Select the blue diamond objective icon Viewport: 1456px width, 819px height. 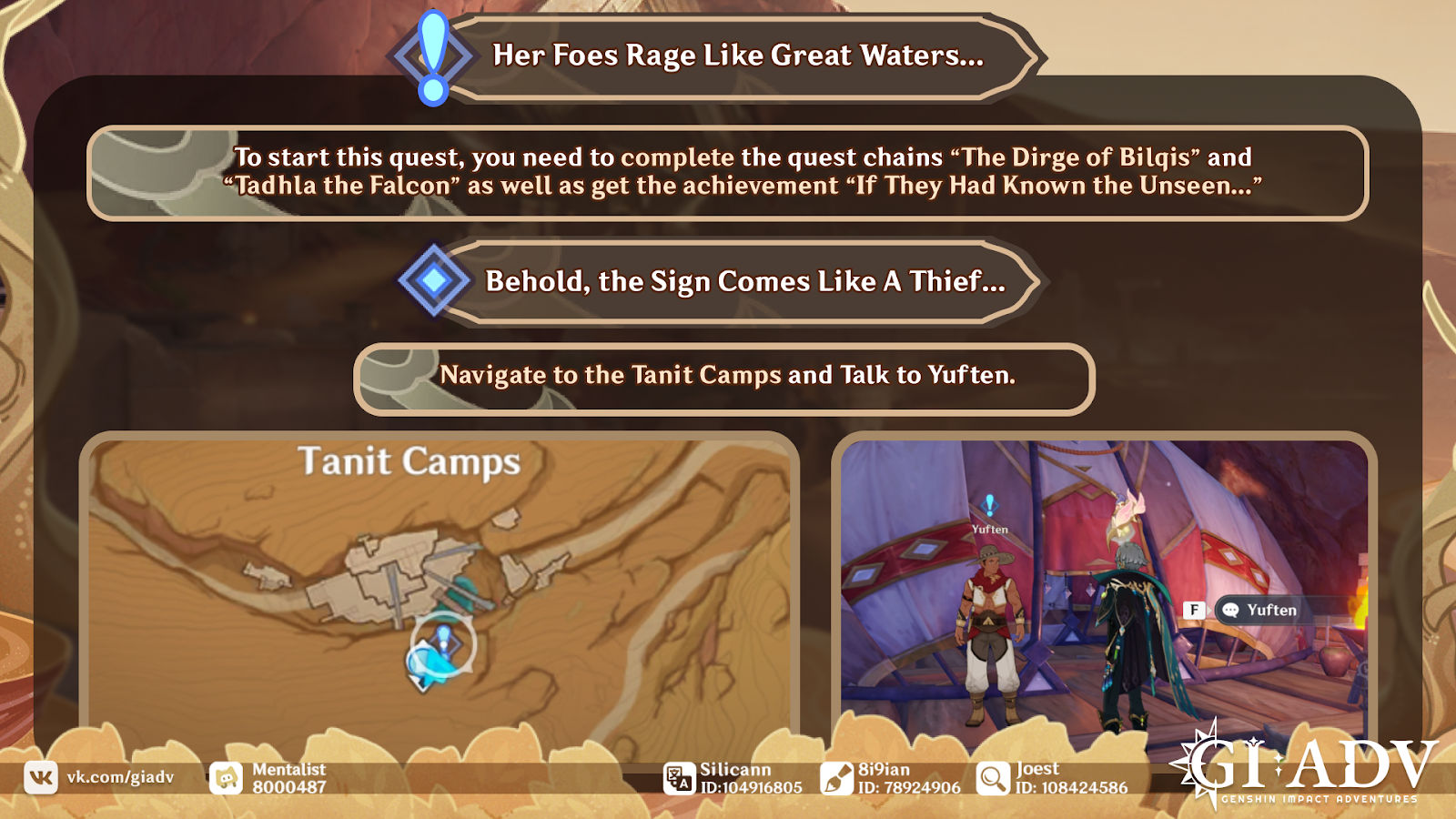pos(432,280)
